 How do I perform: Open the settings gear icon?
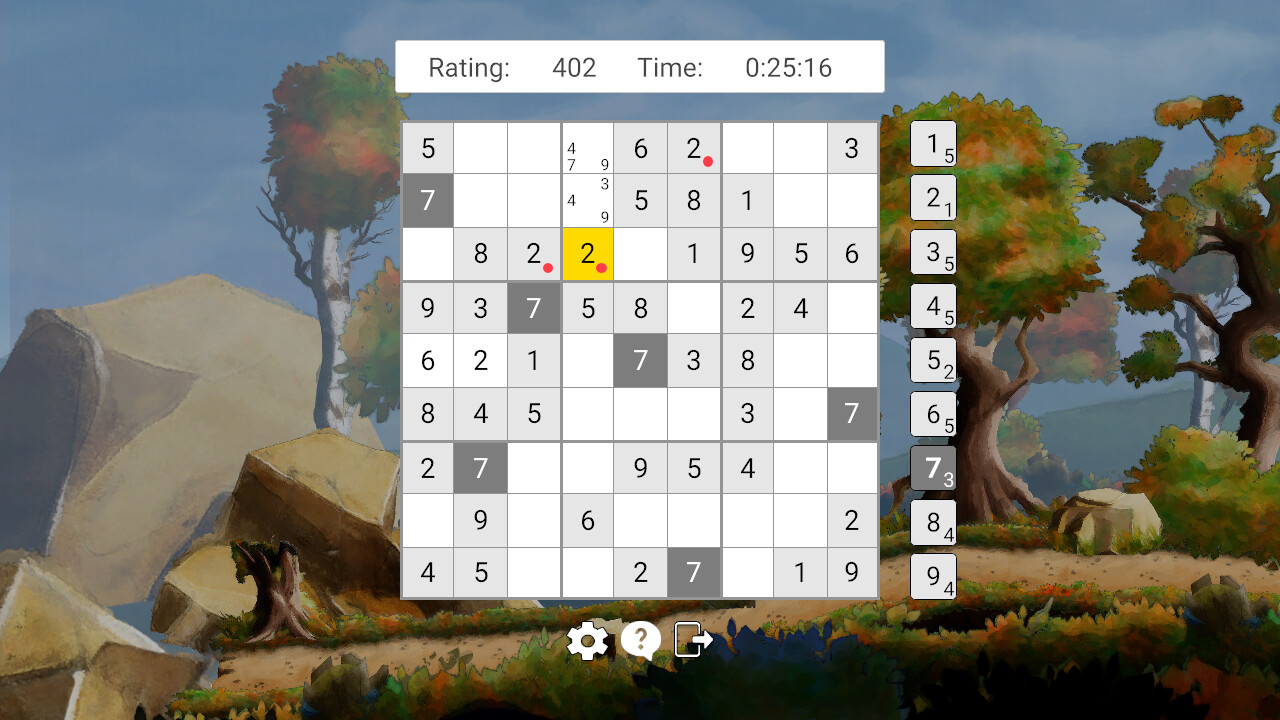point(588,640)
